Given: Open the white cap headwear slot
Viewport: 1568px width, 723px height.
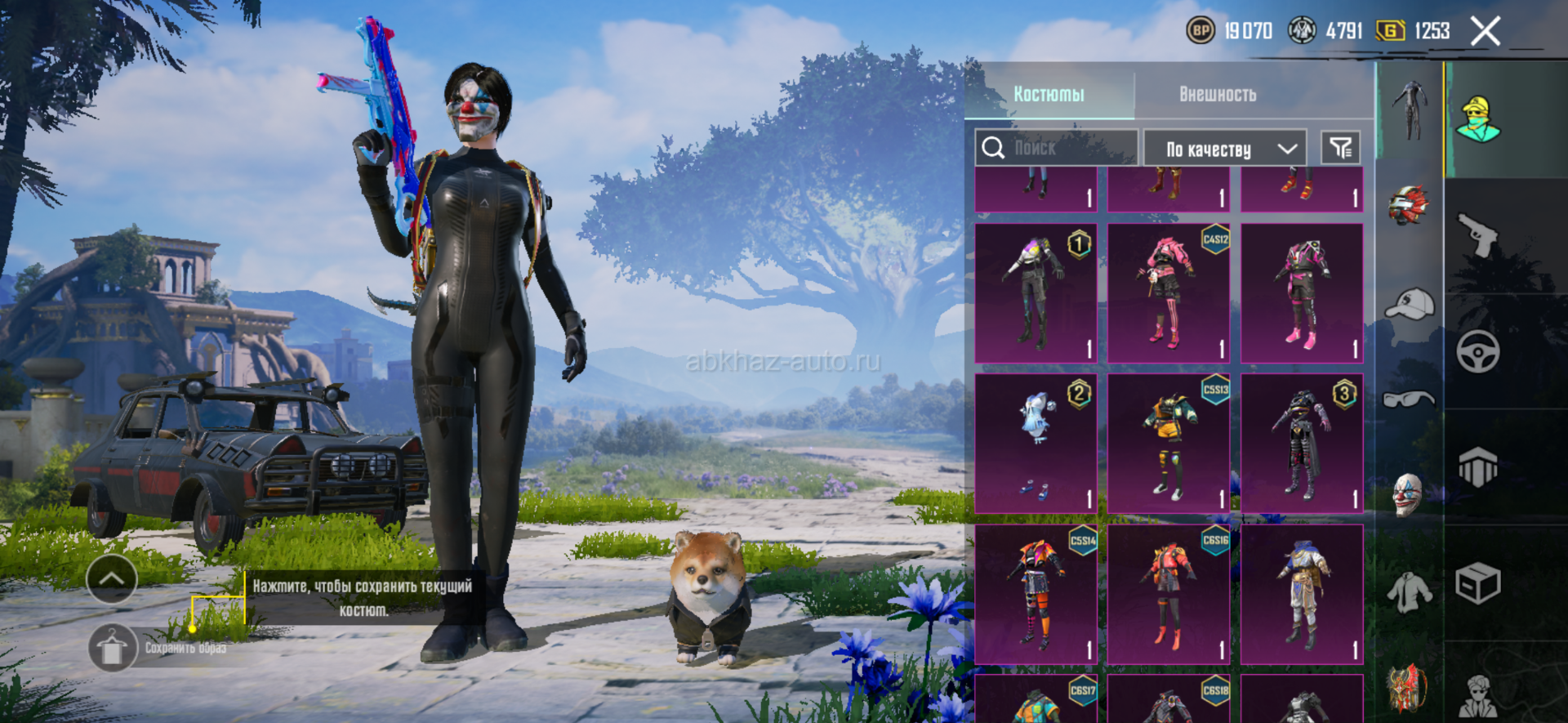Looking at the screenshot, I should pyautogui.click(x=1410, y=304).
